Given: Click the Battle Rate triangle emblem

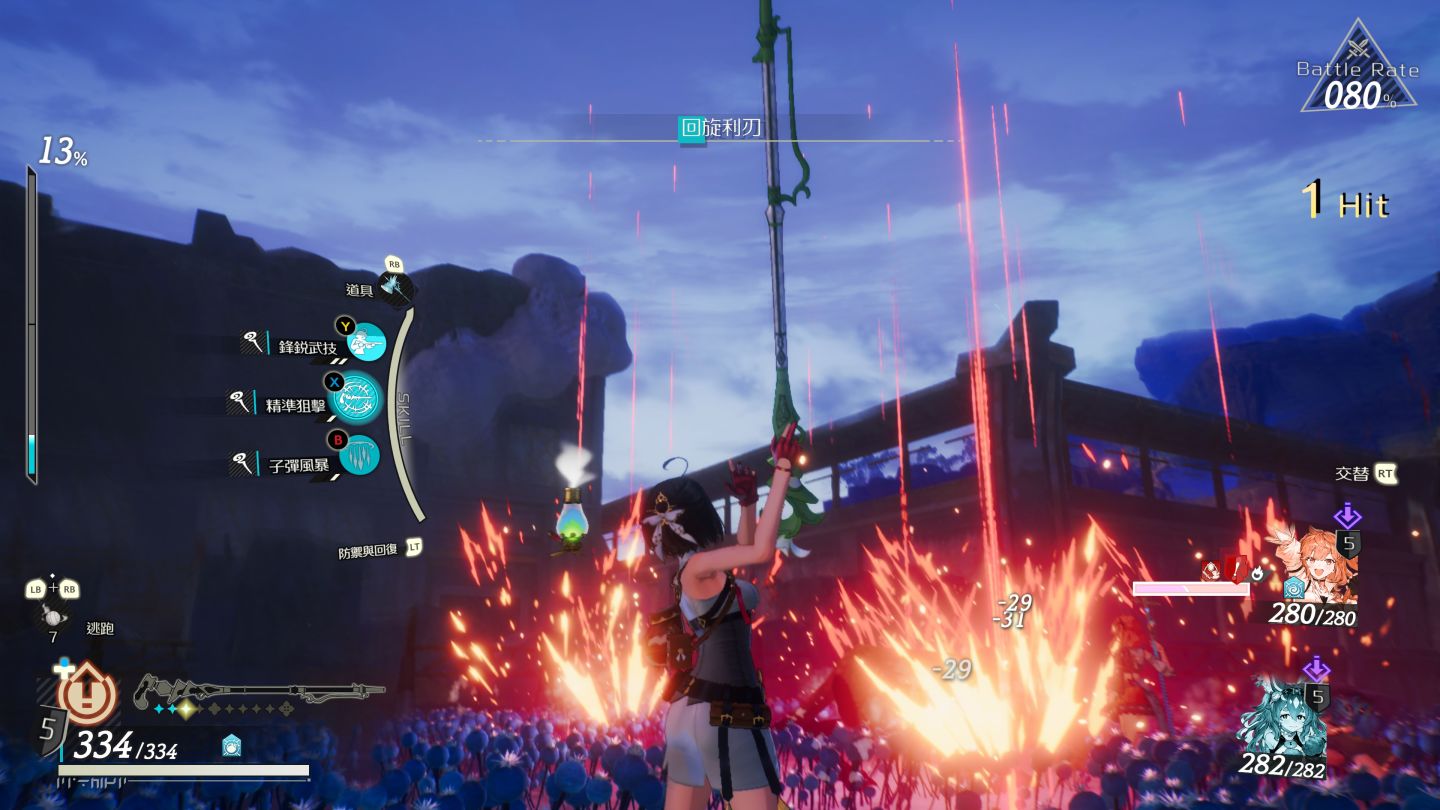Looking at the screenshot, I should click(1358, 70).
